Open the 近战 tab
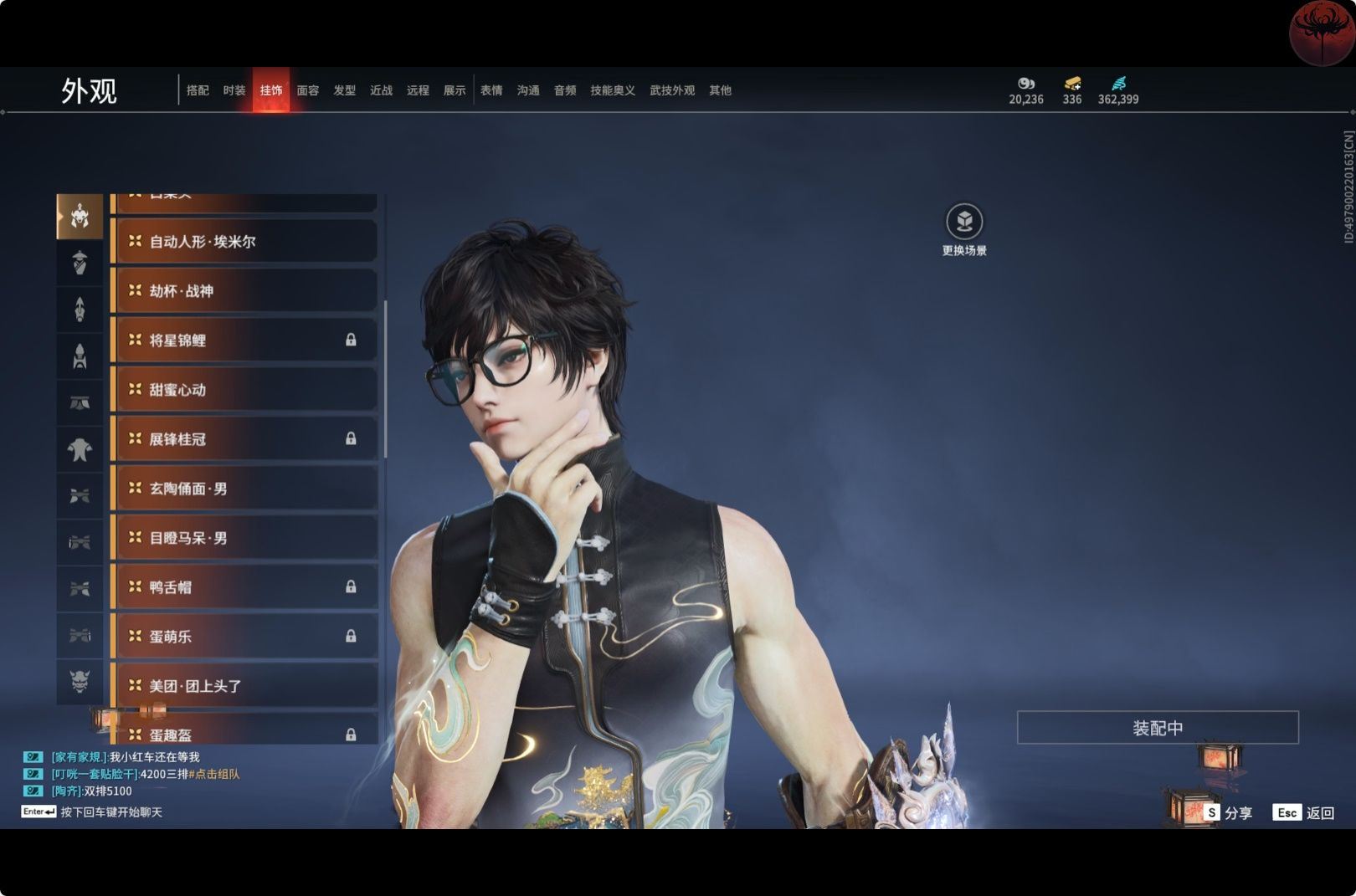 coord(382,90)
